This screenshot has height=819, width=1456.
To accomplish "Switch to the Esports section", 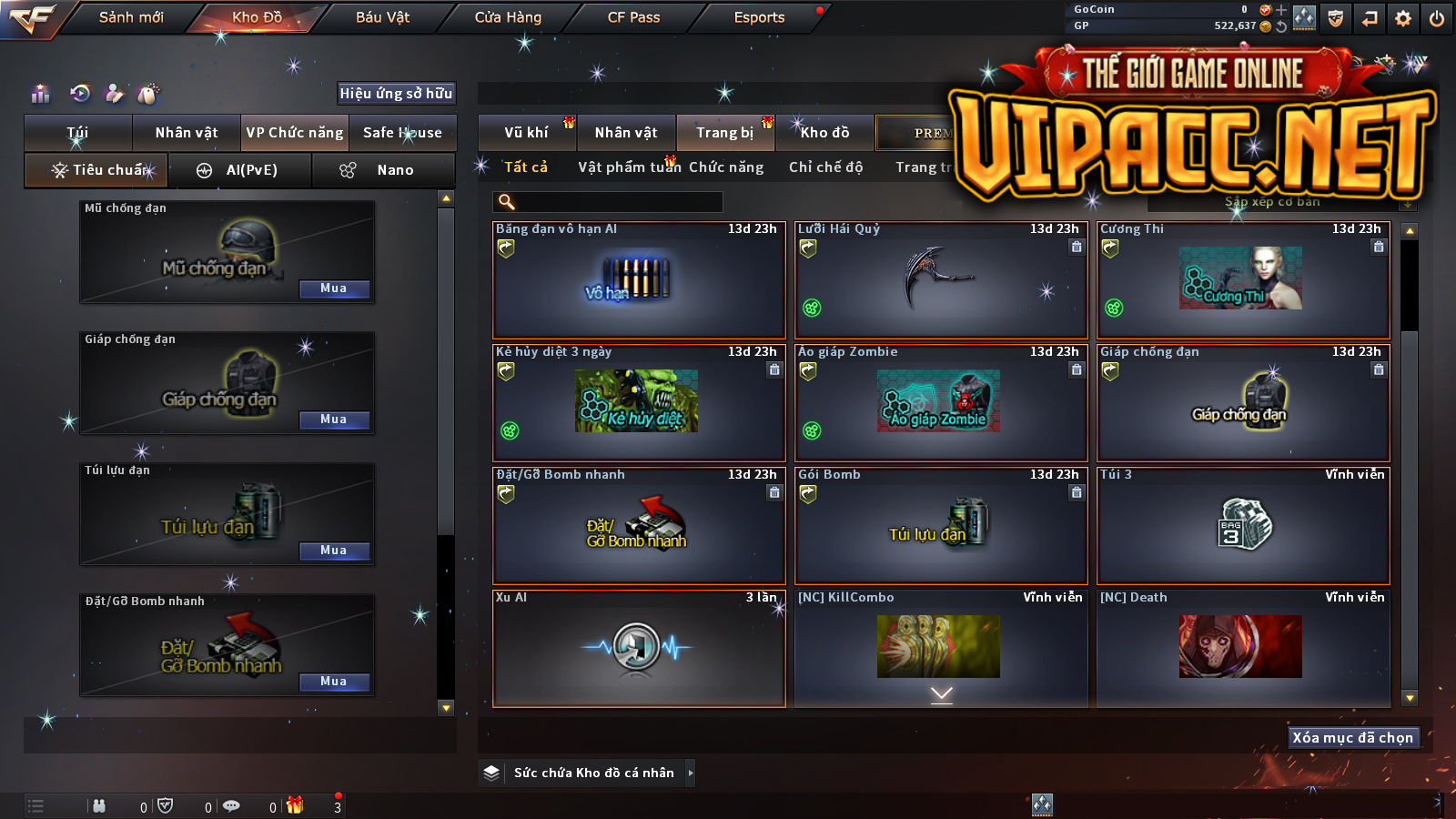I will point(759,17).
